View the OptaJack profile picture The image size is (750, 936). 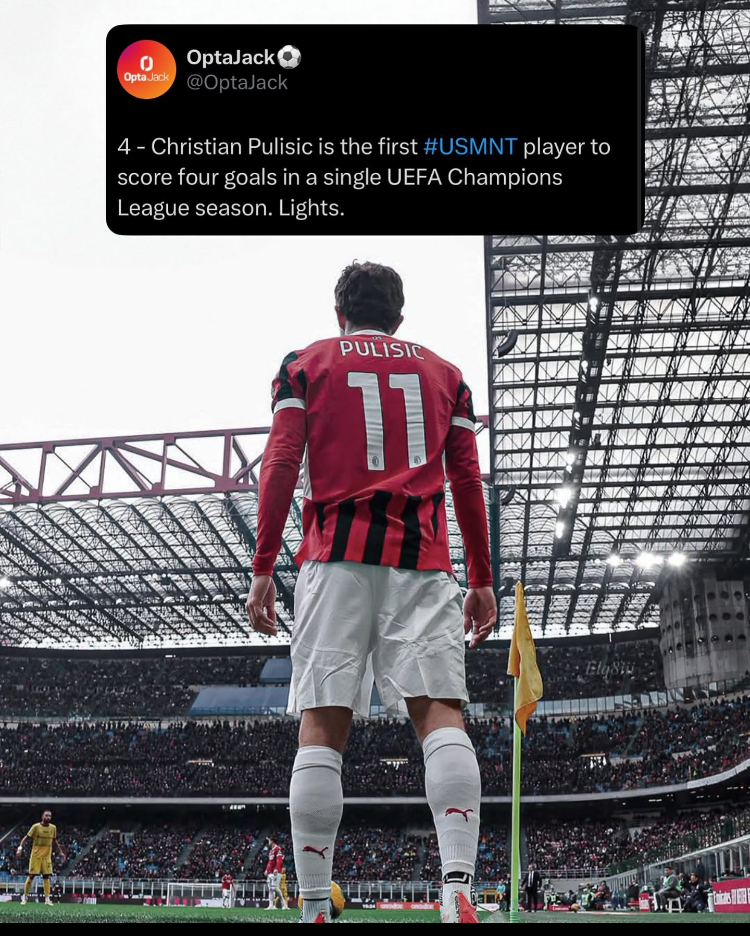tap(146, 70)
